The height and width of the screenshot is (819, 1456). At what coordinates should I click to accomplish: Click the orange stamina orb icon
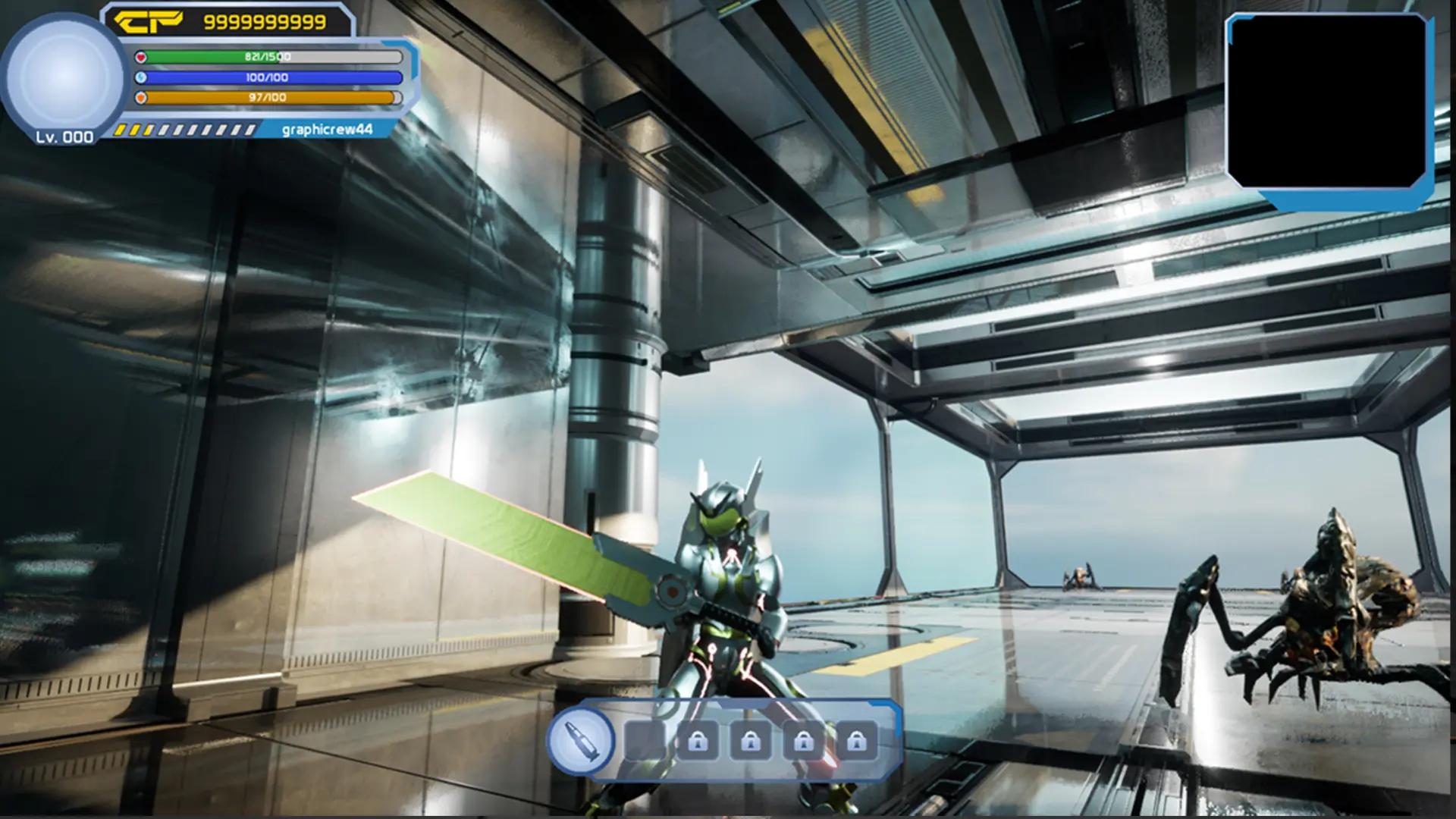[141, 97]
